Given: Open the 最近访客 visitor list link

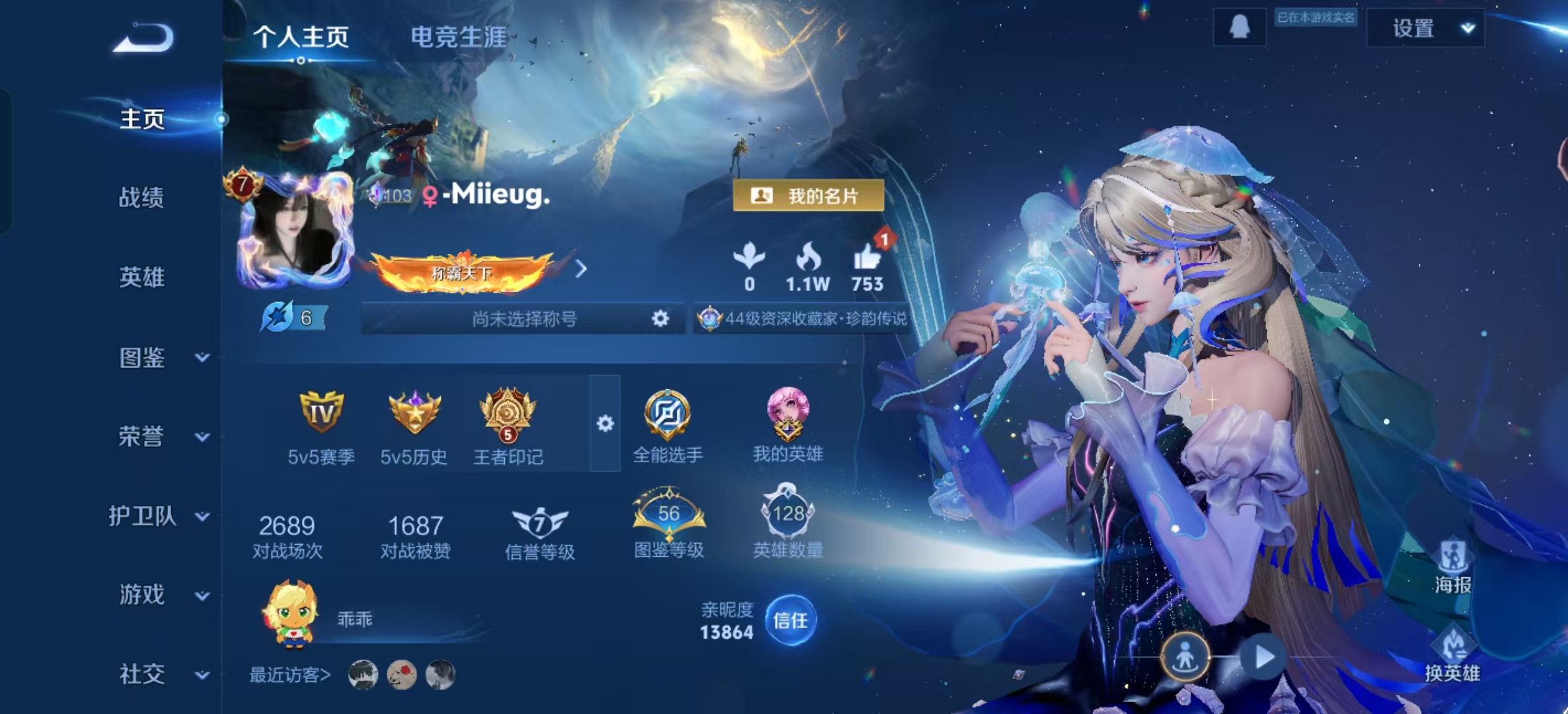Looking at the screenshot, I should pos(291,676).
